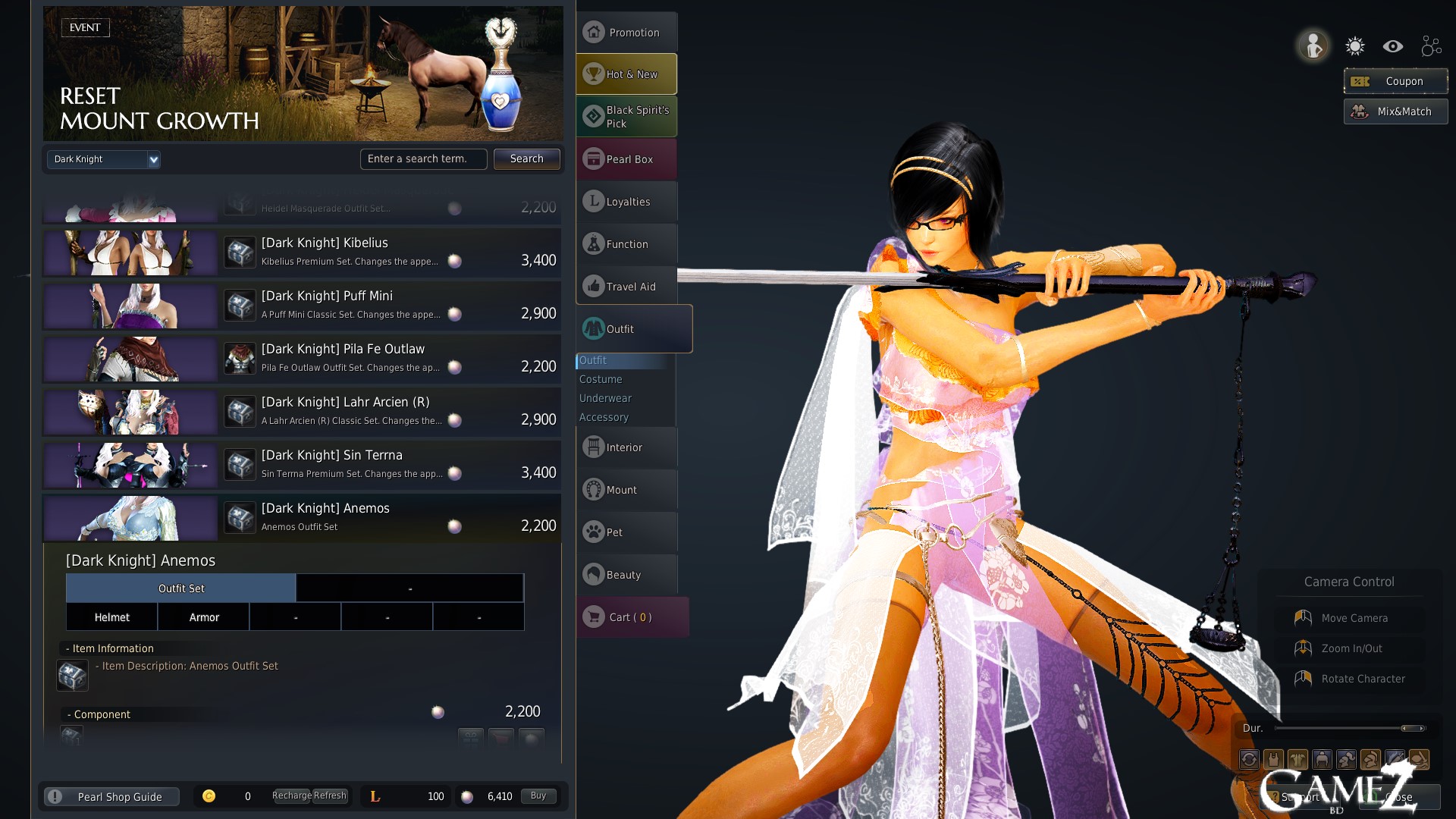Screen dimensions: 1456x819
Task: Choose the Underwear subcategory
Action: [605, 398]
